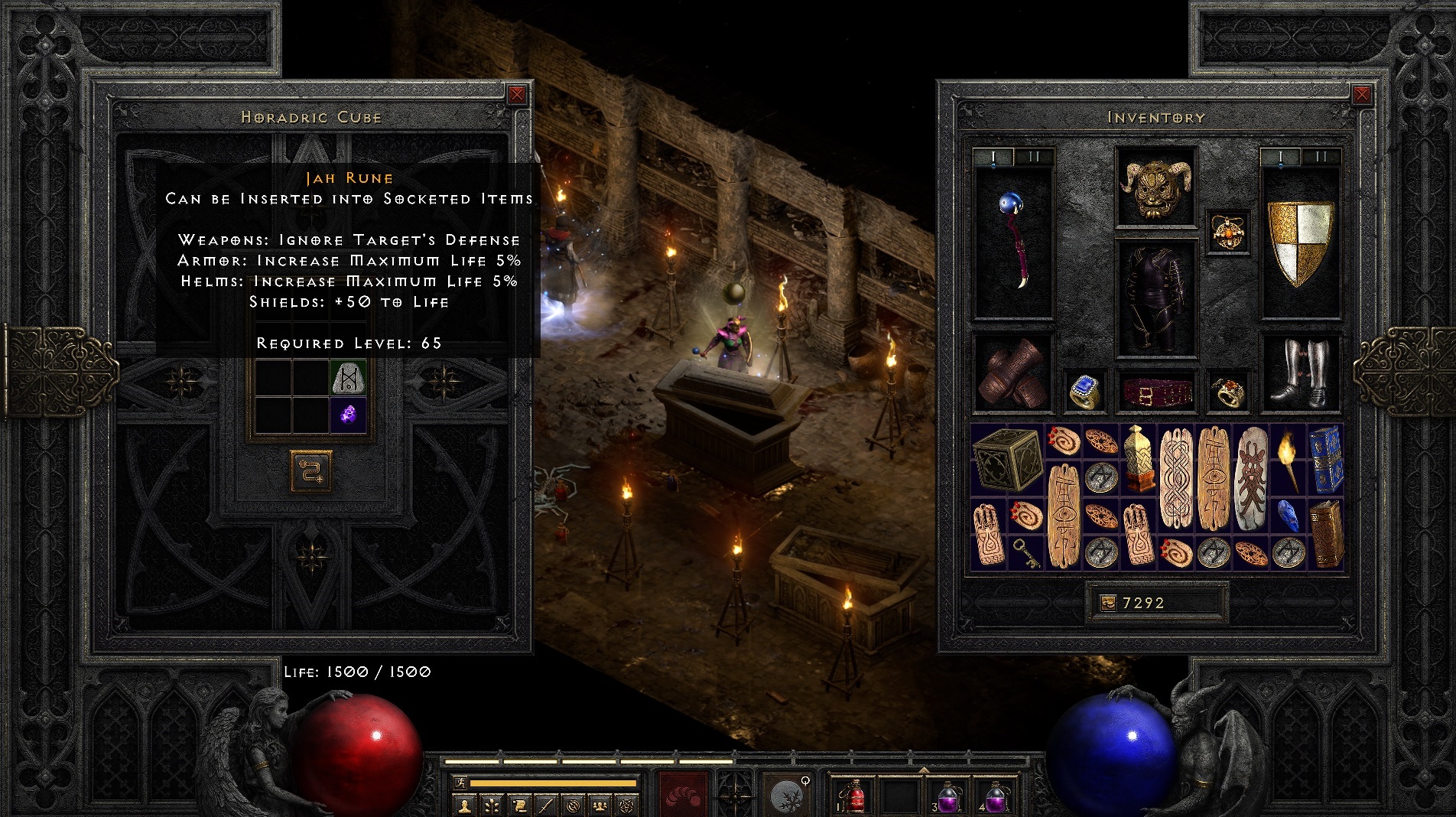
Task: Close the Inventory panel
Action: pos(1361,94)
